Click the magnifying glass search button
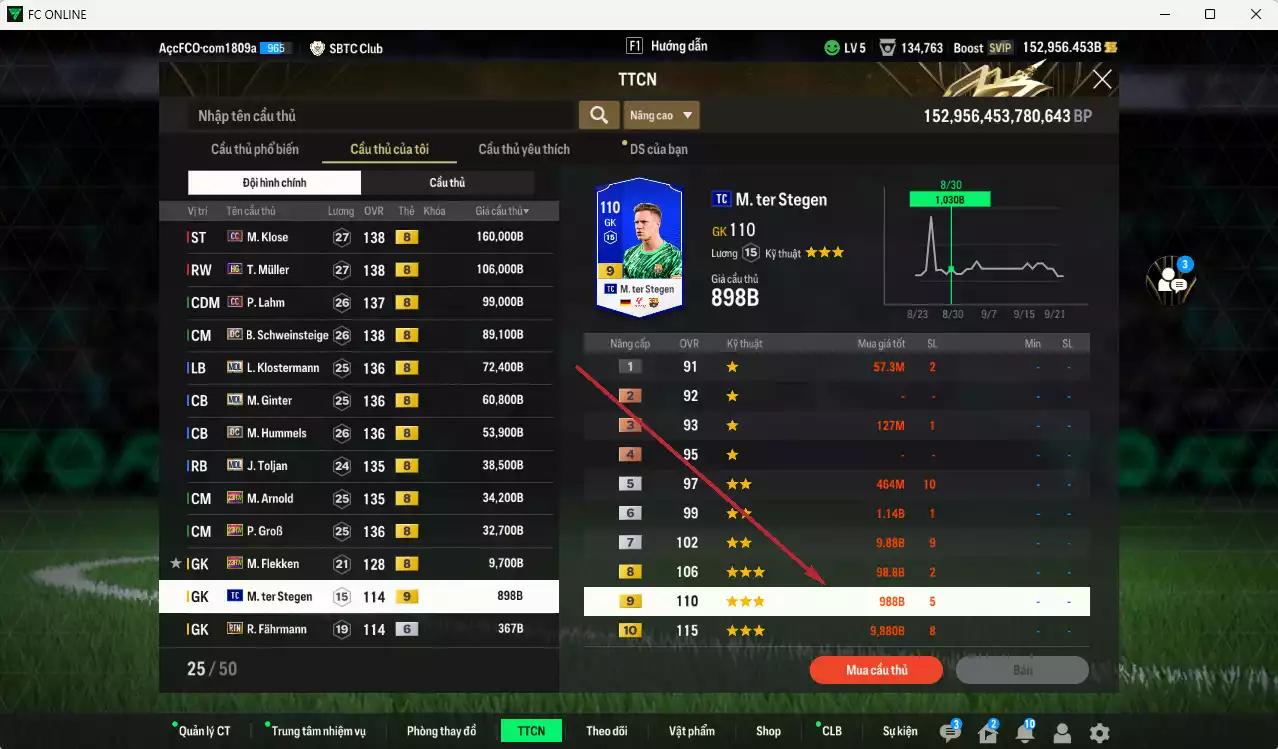The height and width of the screenshot is (749, 1278). pos(598,116)
